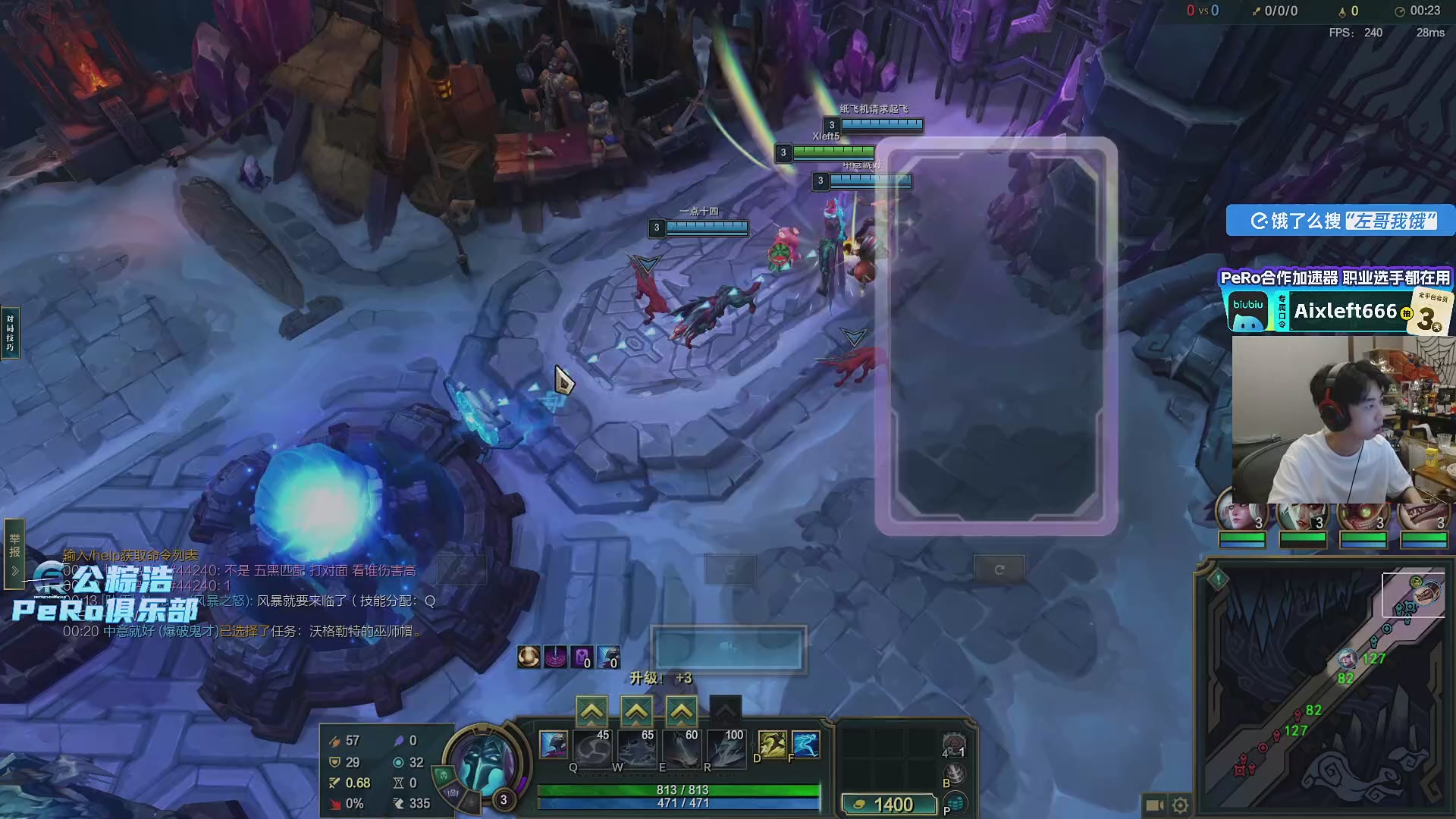Cast the Flash summoner spell
This screenshot has width=1456, height=819.
click(x=805, y=744)
